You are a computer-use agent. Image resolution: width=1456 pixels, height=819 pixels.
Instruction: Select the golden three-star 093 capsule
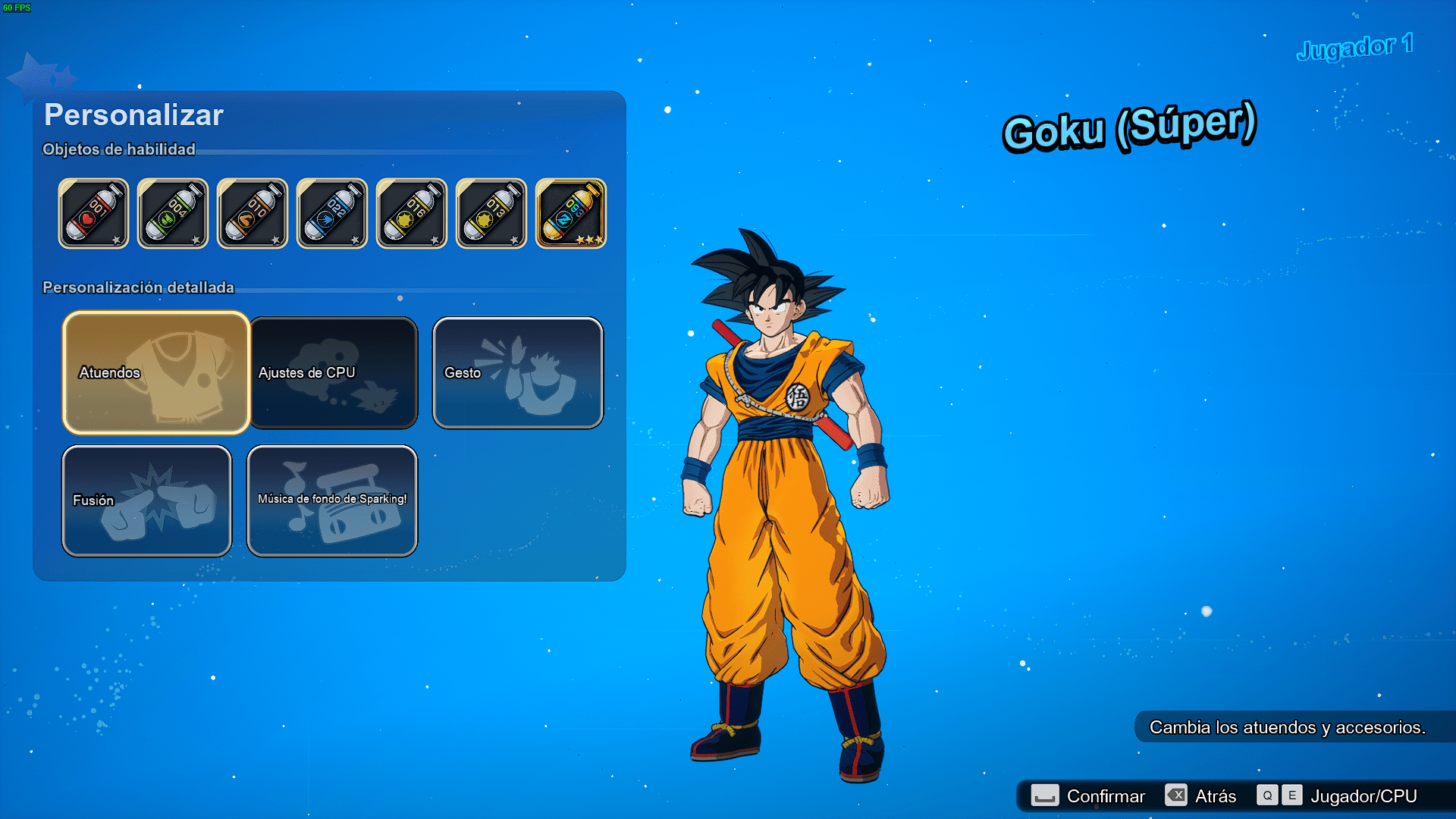coord(571,214)
